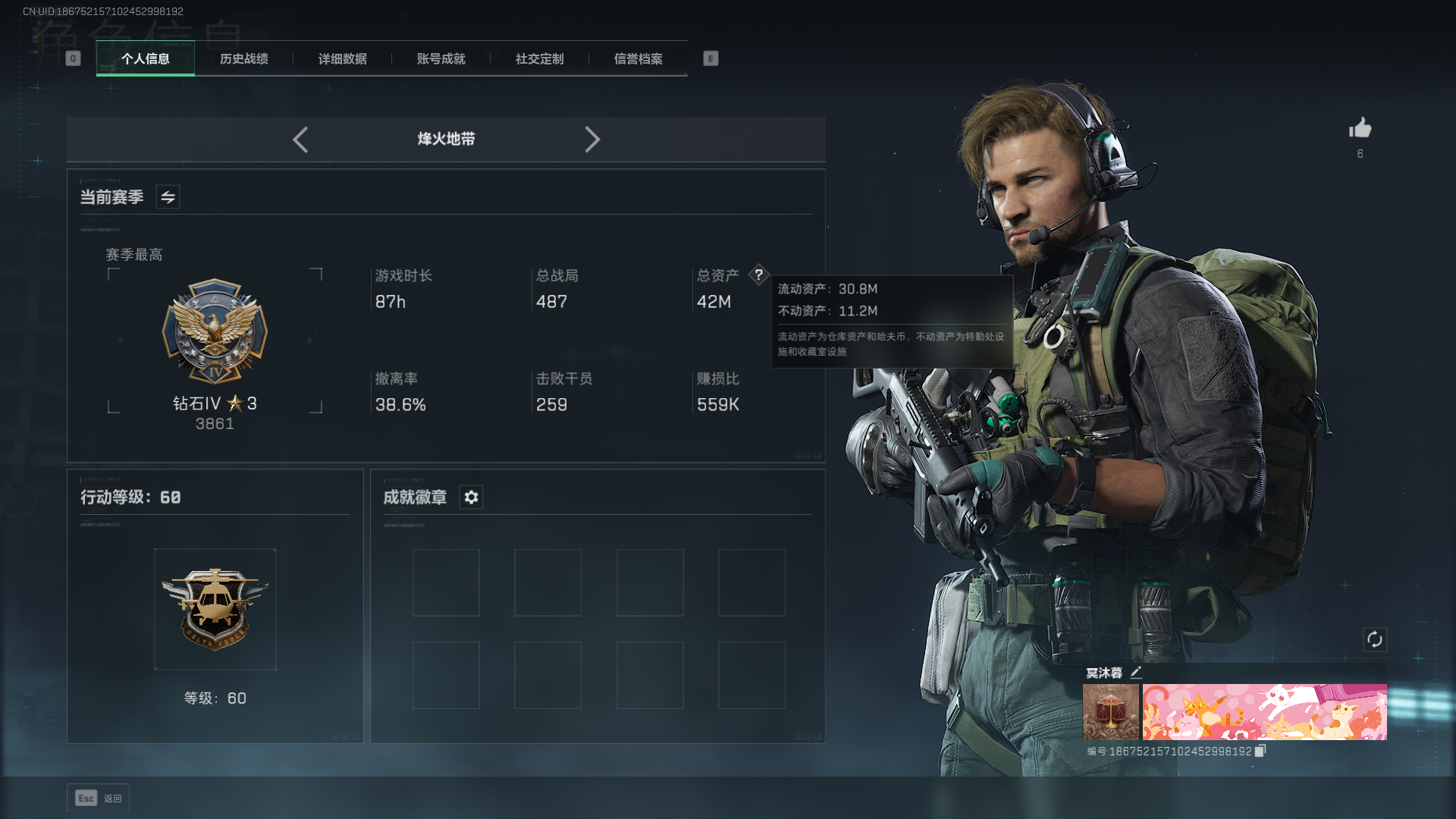Click the pink cat profile banner
The width and height of the screenshot is (1456, 819).
[x=1264, y=712]
